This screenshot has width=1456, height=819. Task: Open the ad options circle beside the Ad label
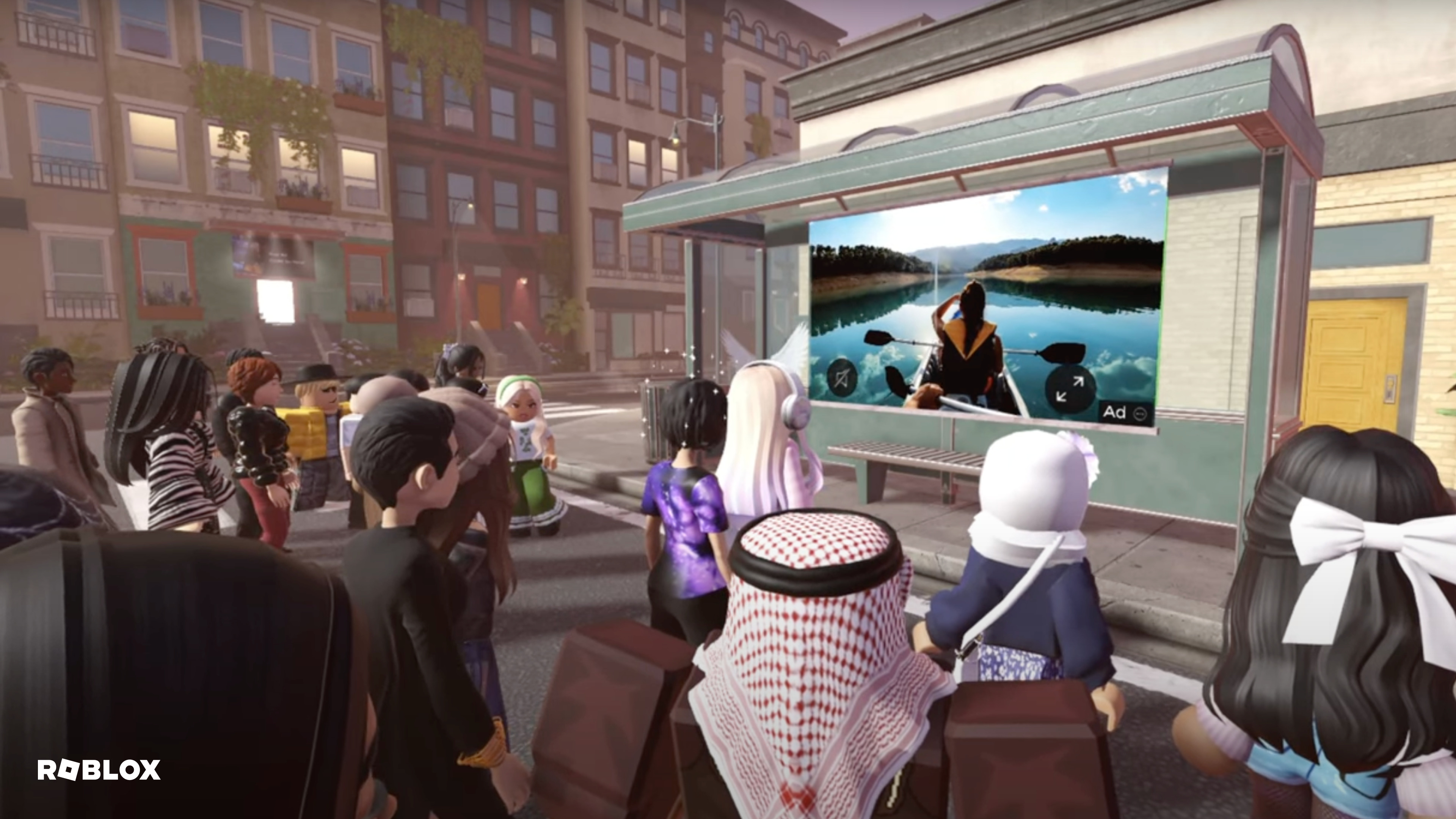(x=1139, y=413)
